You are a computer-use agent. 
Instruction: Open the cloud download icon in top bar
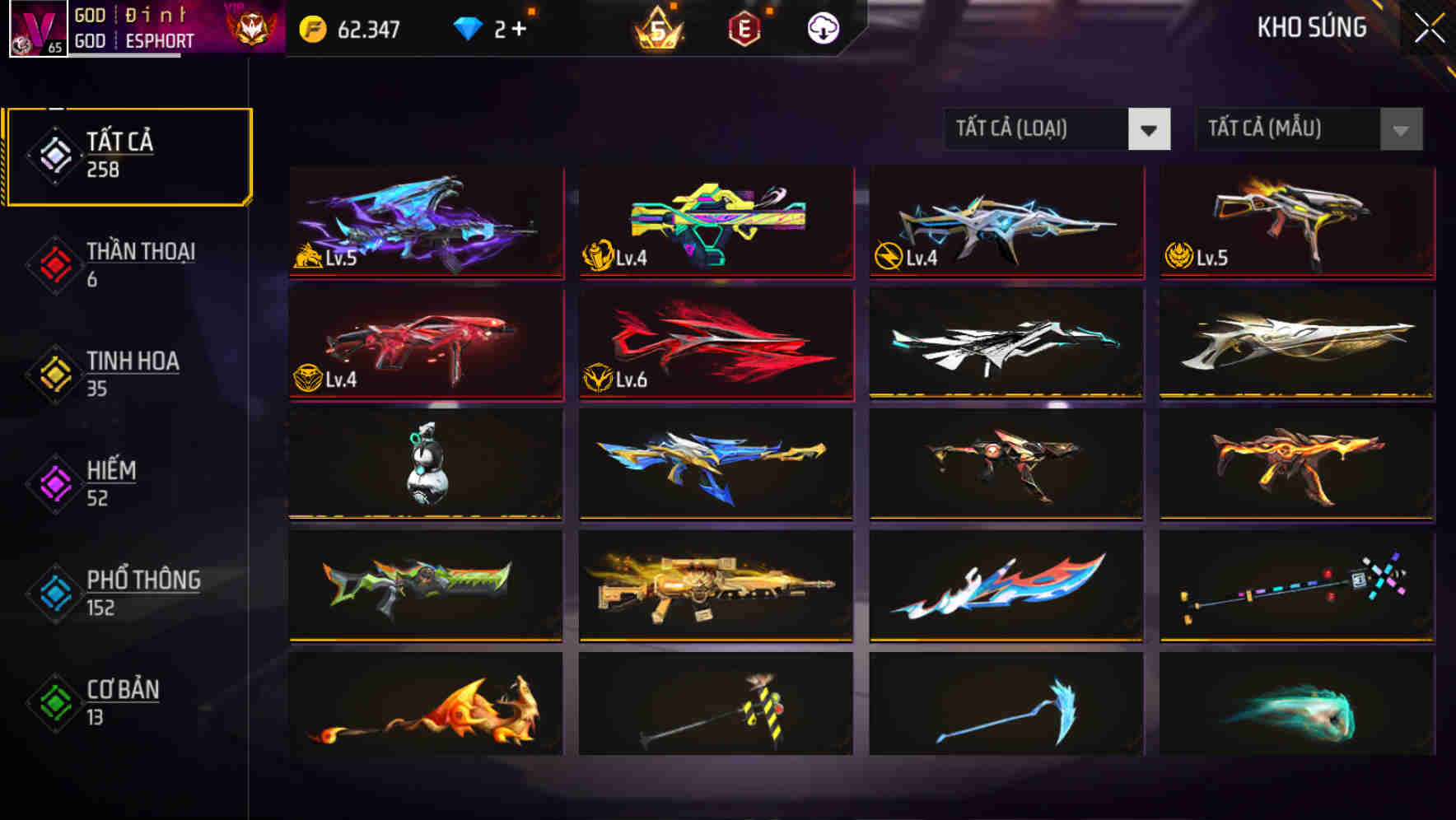823,27
